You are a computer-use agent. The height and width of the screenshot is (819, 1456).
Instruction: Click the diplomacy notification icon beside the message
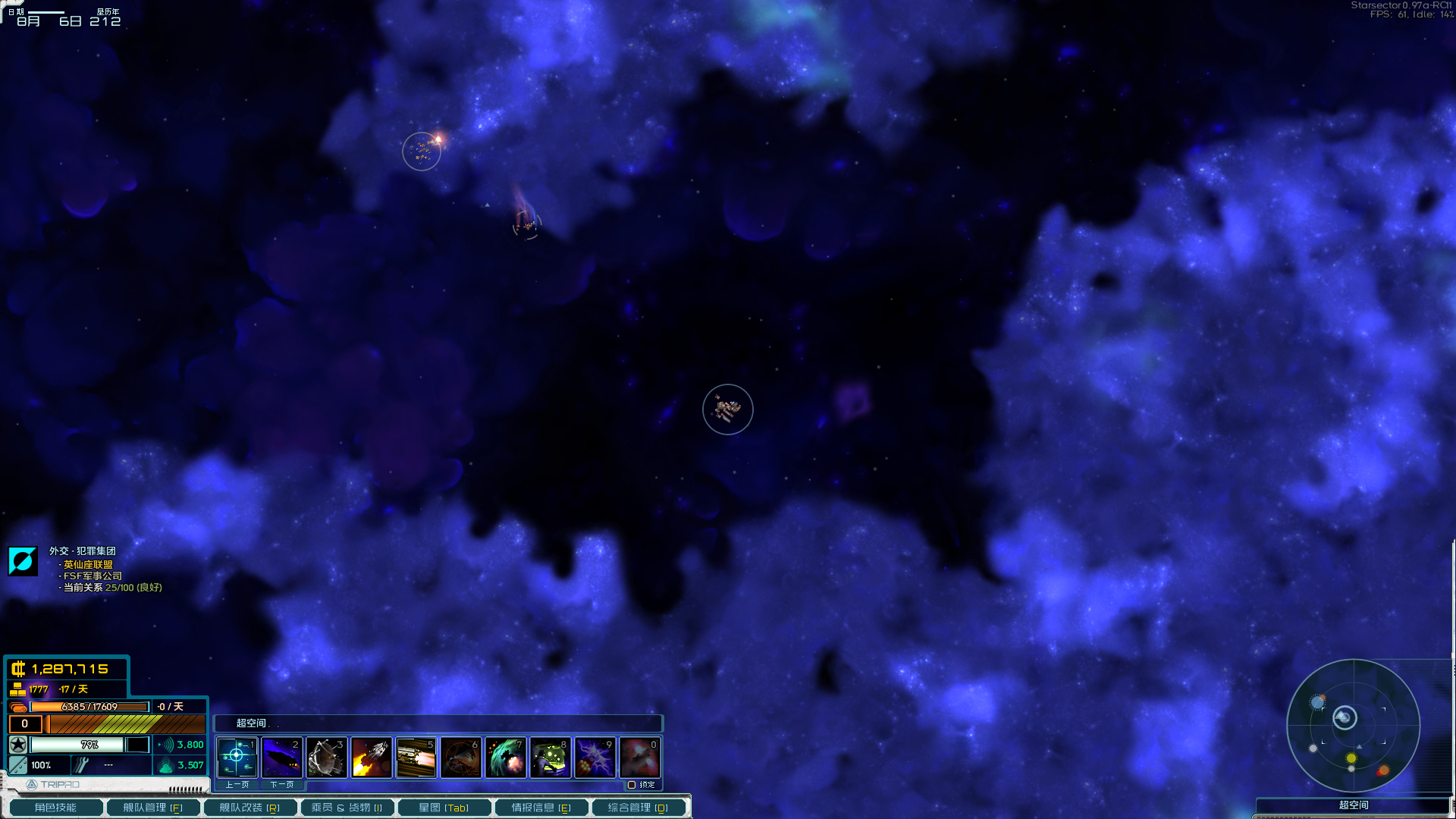(23, 560)
